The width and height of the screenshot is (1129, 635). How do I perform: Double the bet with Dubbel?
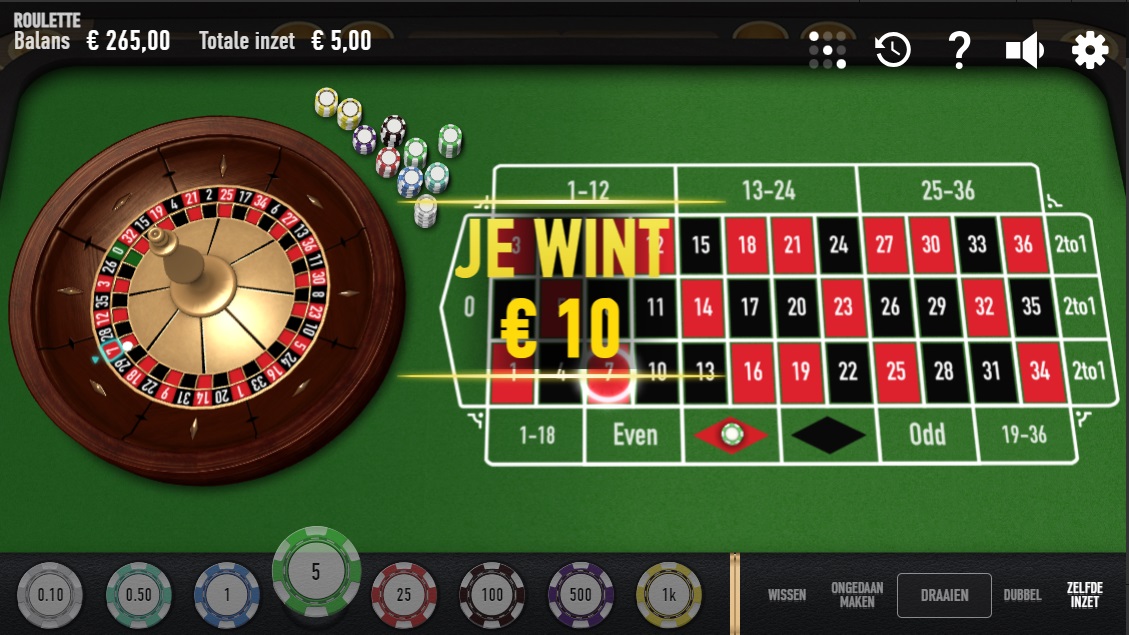(1022, 595)
